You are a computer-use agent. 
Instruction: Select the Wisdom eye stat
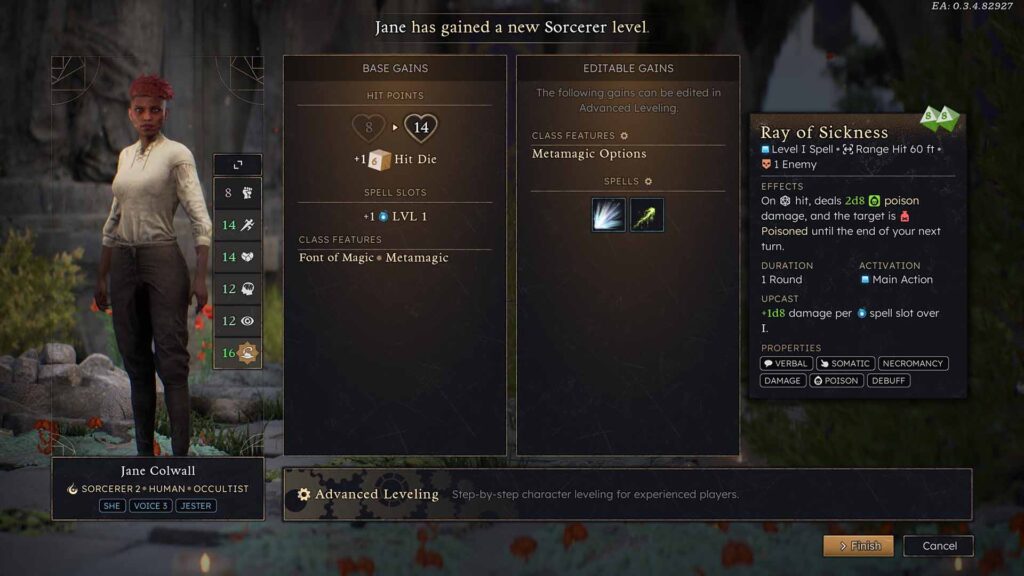click(238, 321)
